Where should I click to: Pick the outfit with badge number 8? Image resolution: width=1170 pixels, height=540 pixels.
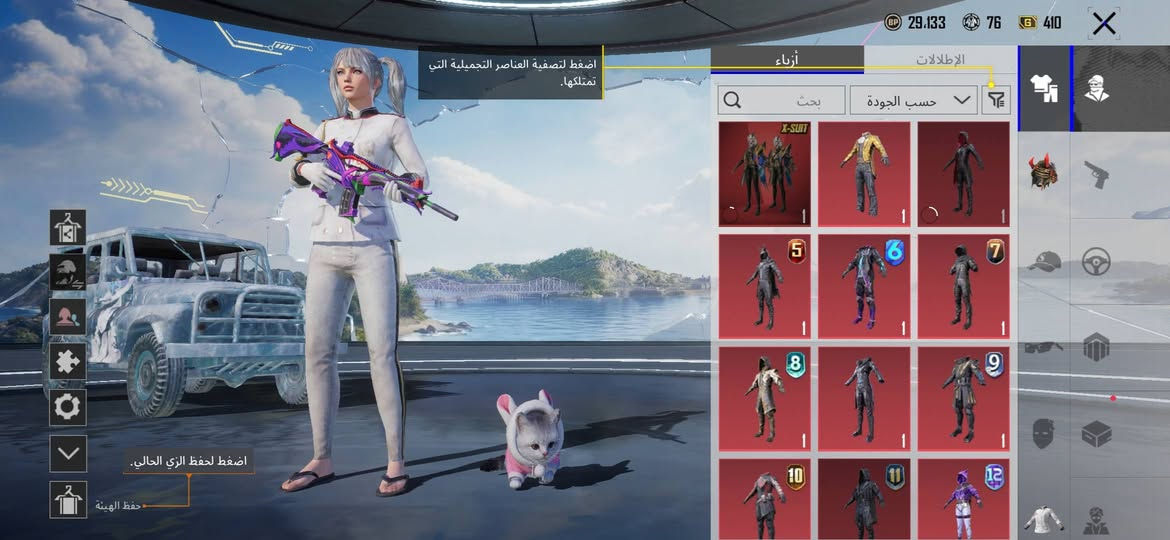(764, 398)
